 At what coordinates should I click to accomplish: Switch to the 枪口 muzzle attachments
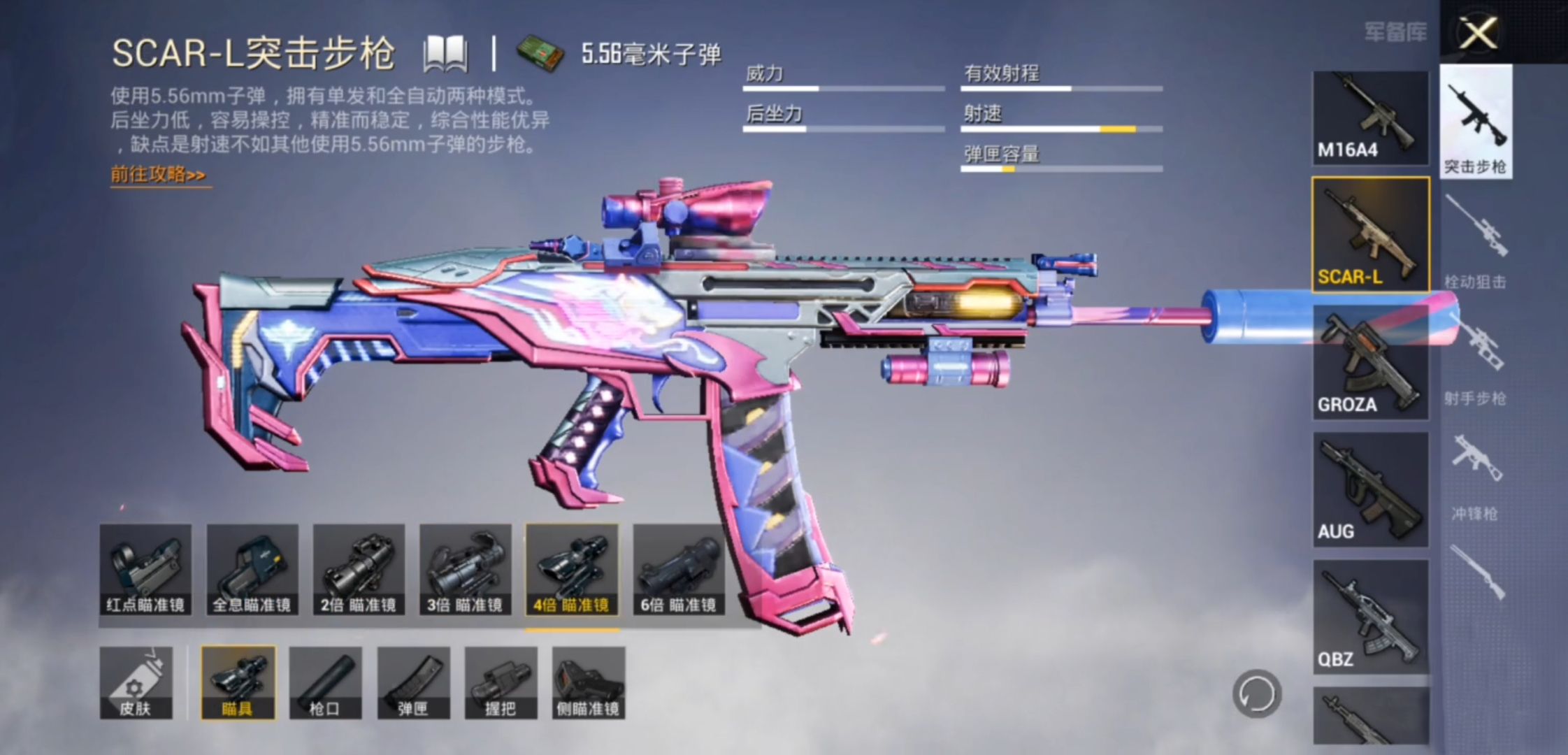pos(325,683)
